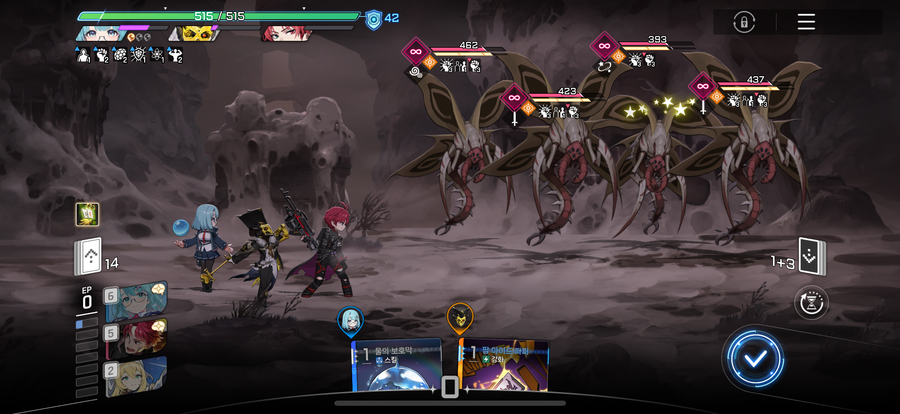Check the 437 HP enemy's infinity intent icon
The width and height of the screenshot is (900, 414).
(702, 85)
